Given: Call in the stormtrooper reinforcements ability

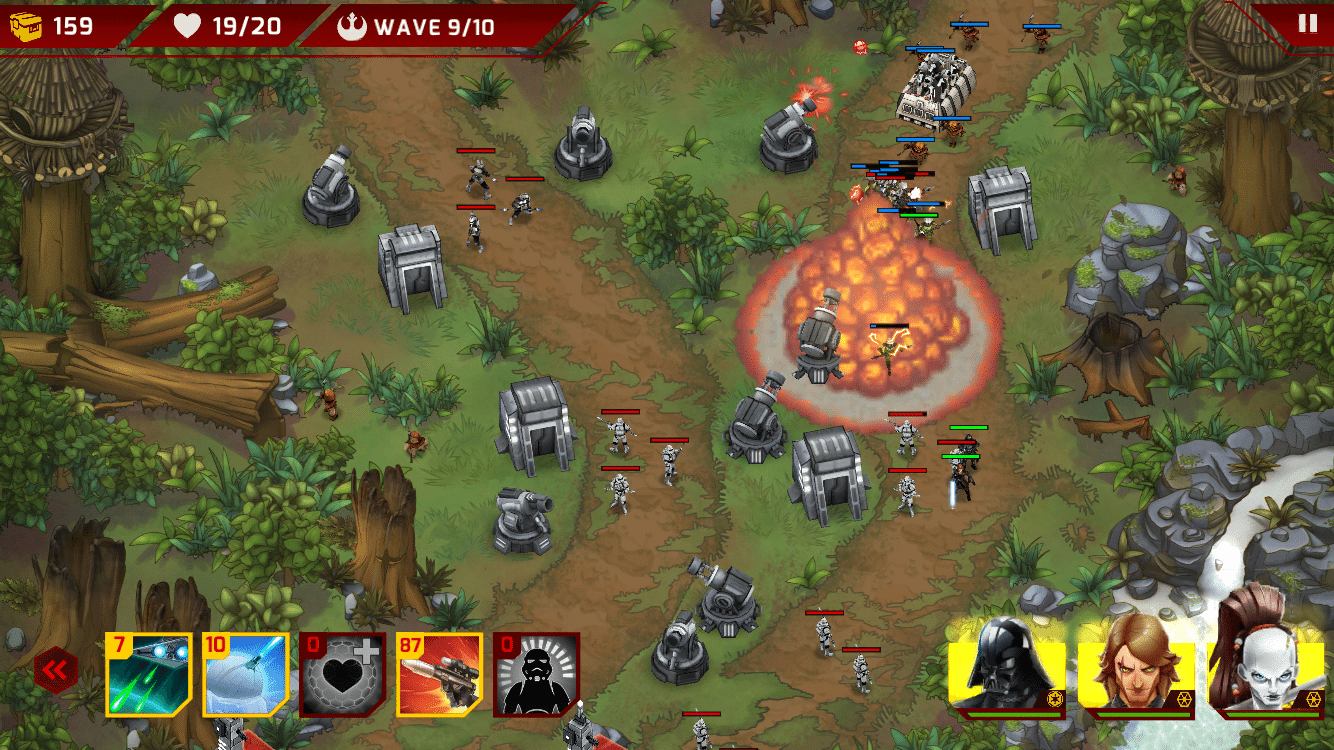Looking at the screenshot, I should 536,675.
